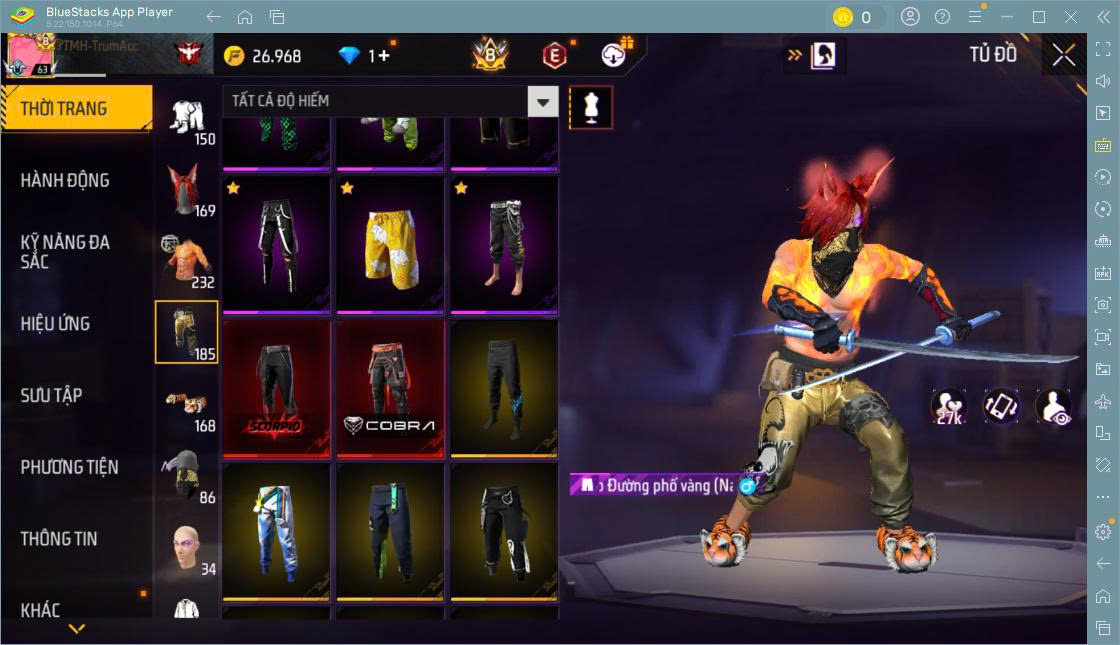1120x645 pixels.
Task: Select the HIỆU ỨNG tab
Action: (56, 324)
